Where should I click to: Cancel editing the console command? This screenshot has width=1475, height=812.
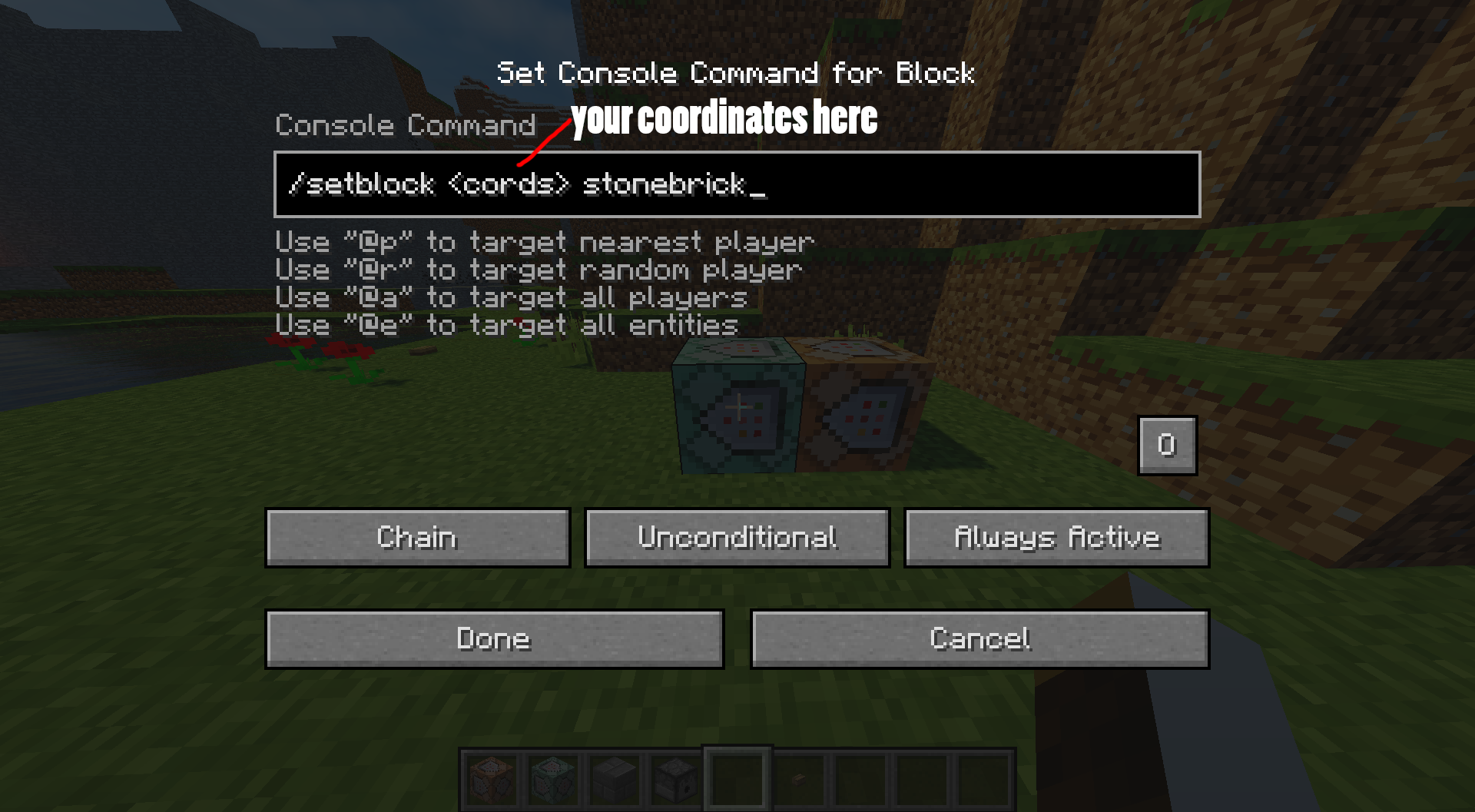(x=979, y=638)
